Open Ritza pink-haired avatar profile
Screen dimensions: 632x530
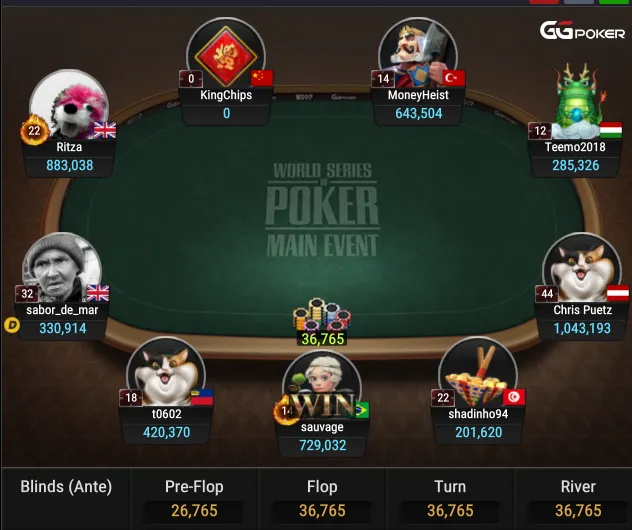68,106
